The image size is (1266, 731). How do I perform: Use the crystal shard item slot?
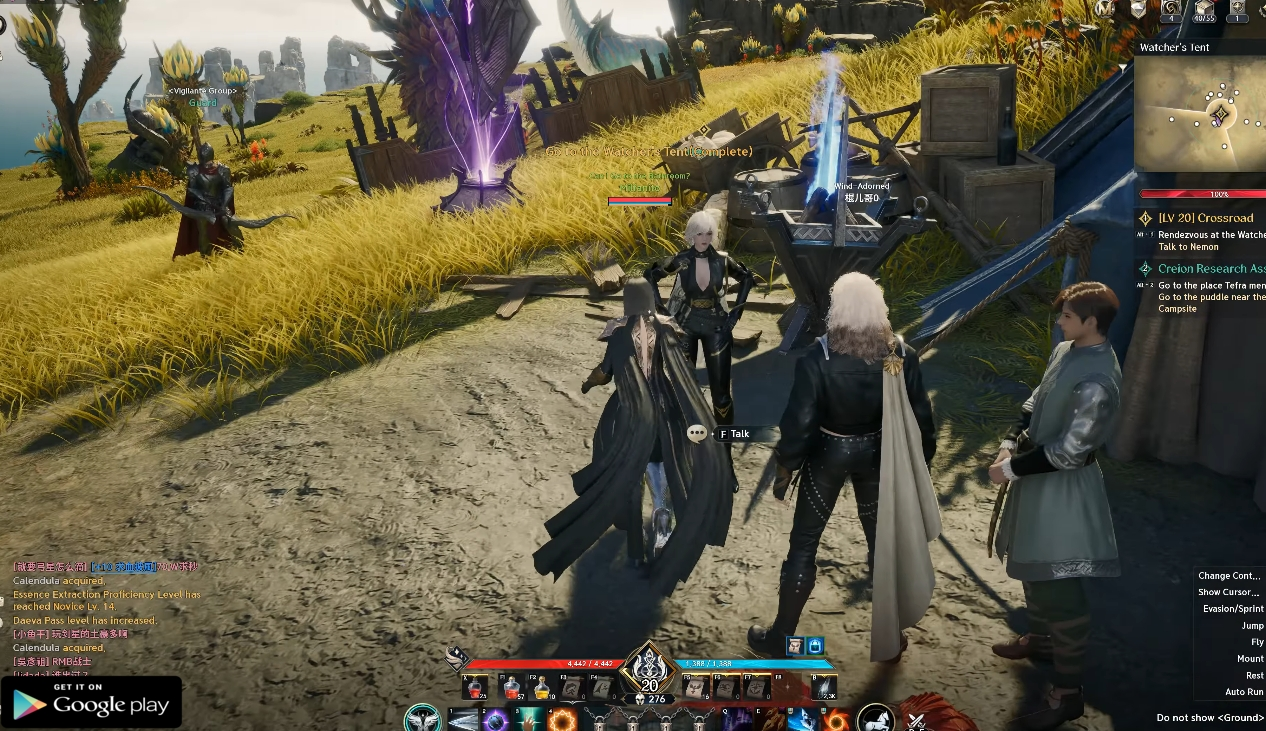click(826, 688)
